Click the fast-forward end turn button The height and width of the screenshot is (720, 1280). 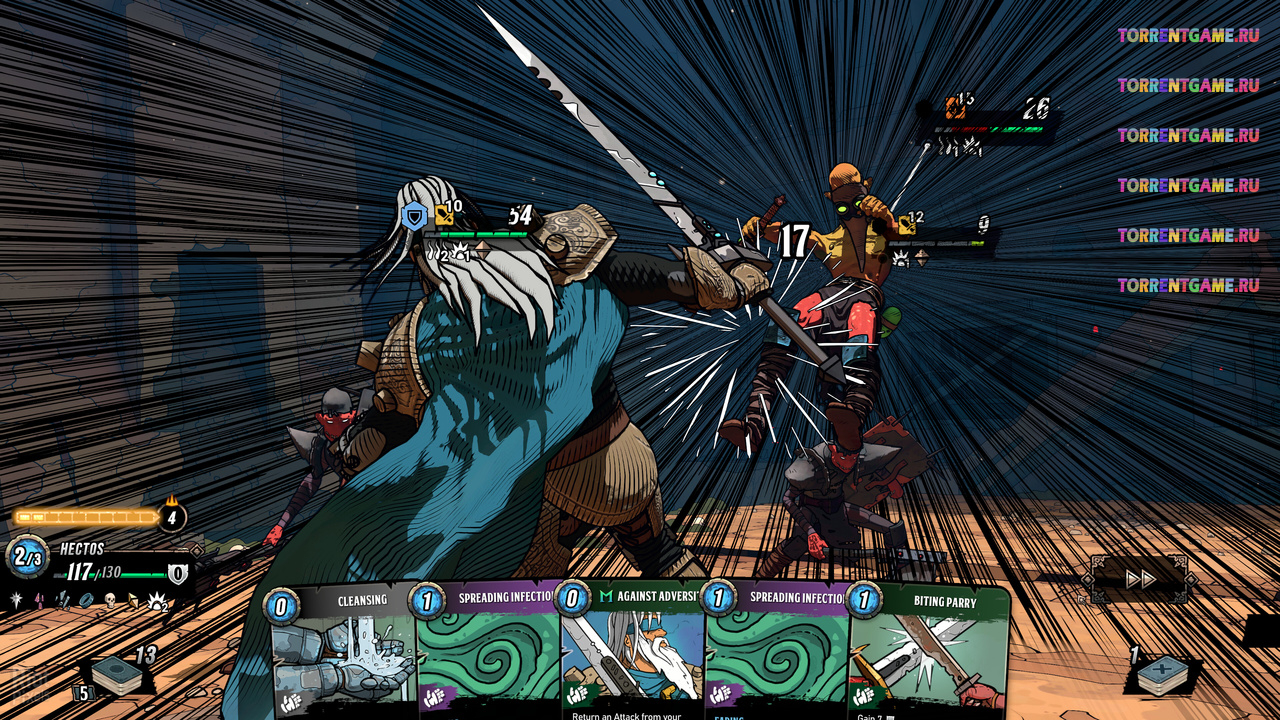pyautogui.click(x=1141, y=579)
